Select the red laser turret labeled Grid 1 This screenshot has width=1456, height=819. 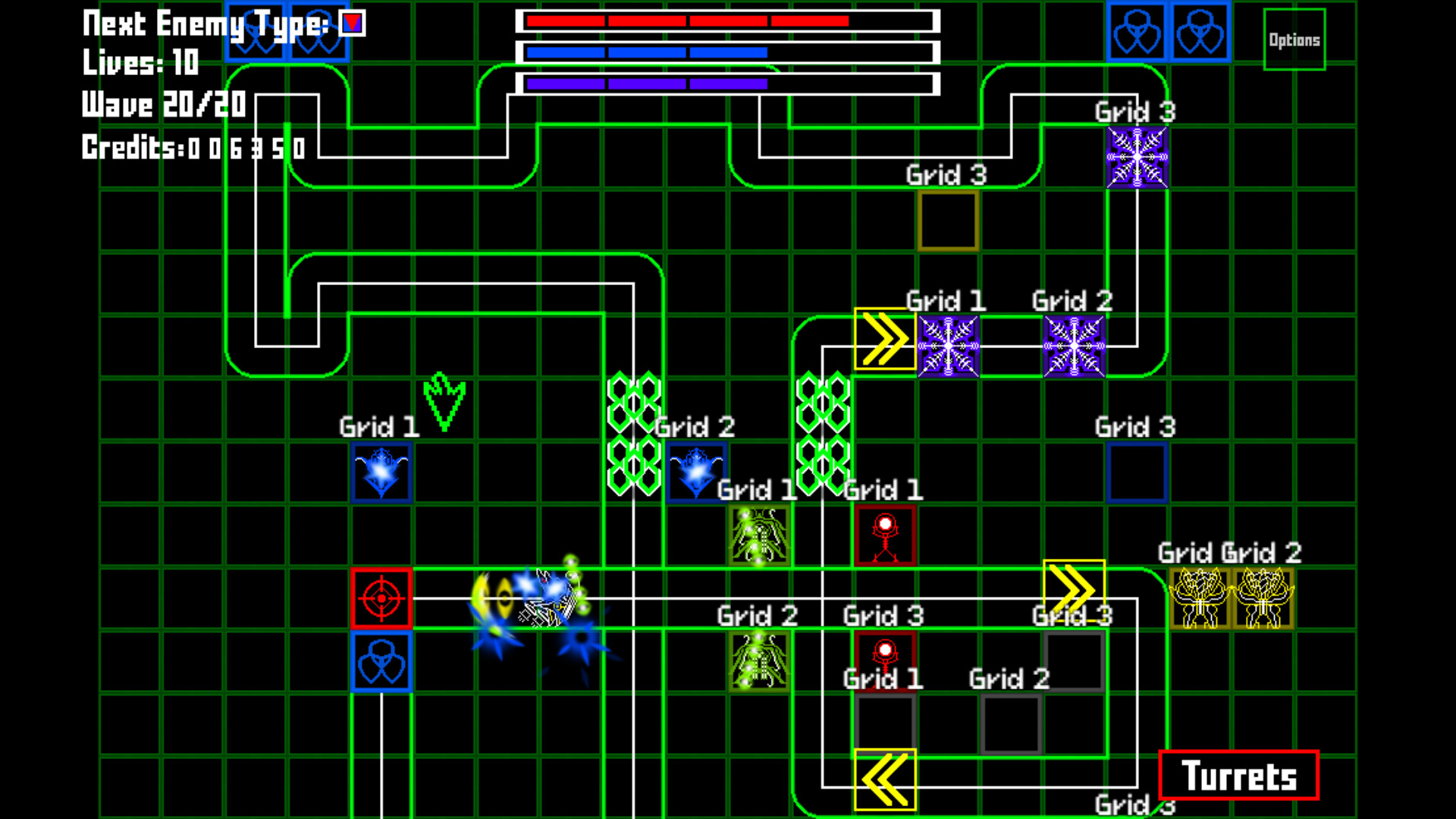coord(886,535)
